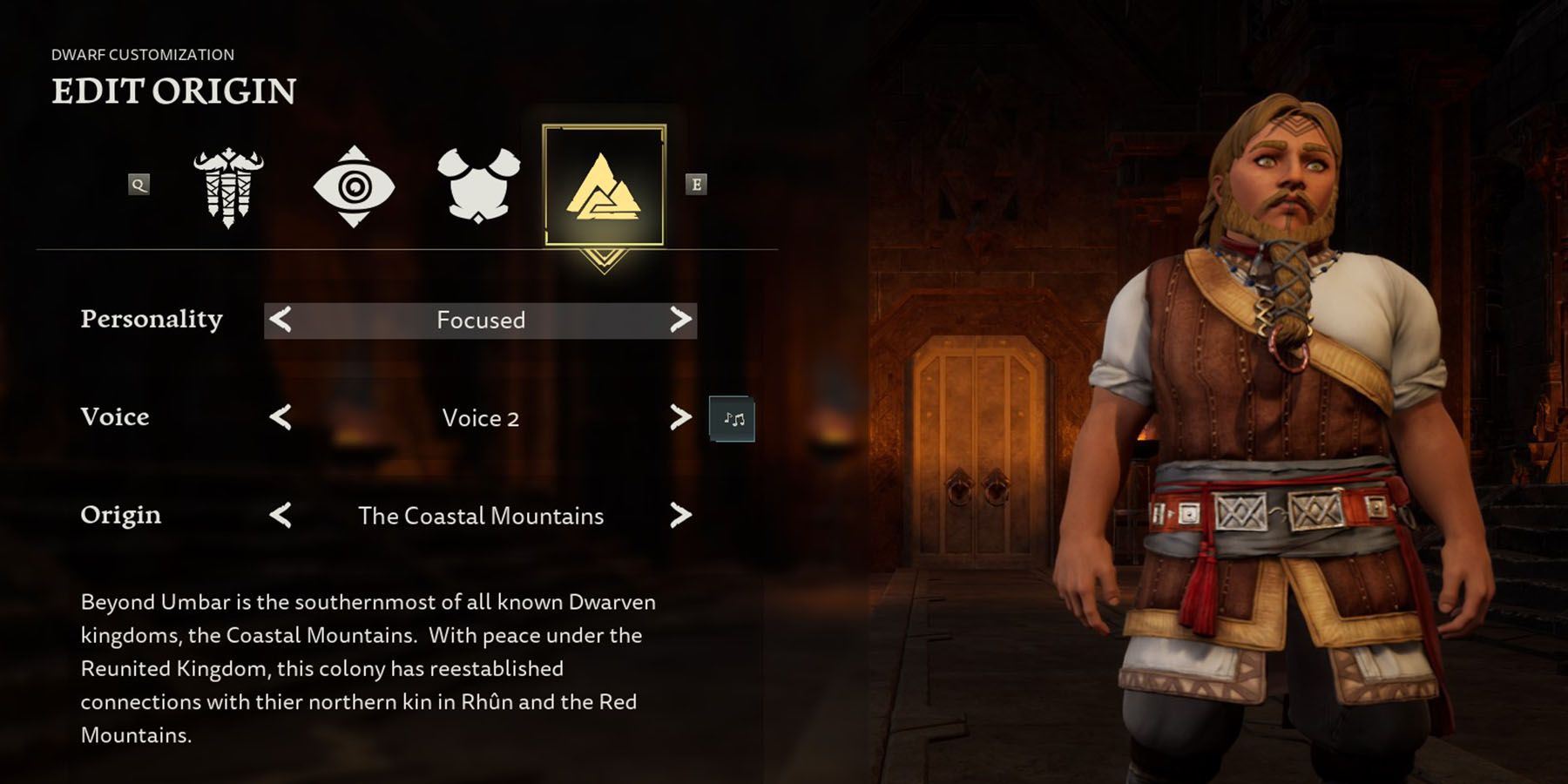Cycle Personality forward with the right arrow
Viewport: 1568px width, 784px height.
[678, 320]
